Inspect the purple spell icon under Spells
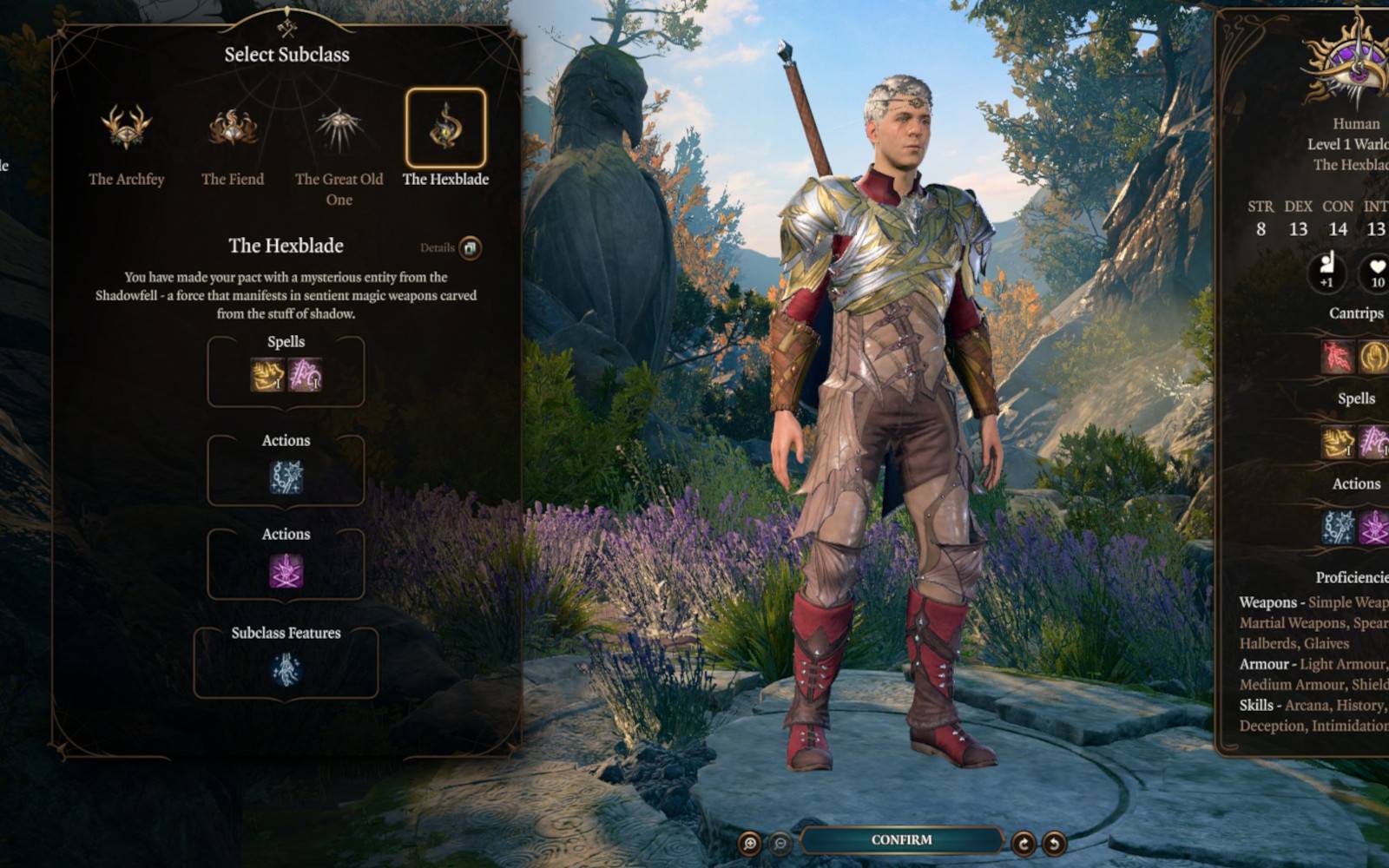Viewport: 1389px width, 868px height. tap(305, 375)
